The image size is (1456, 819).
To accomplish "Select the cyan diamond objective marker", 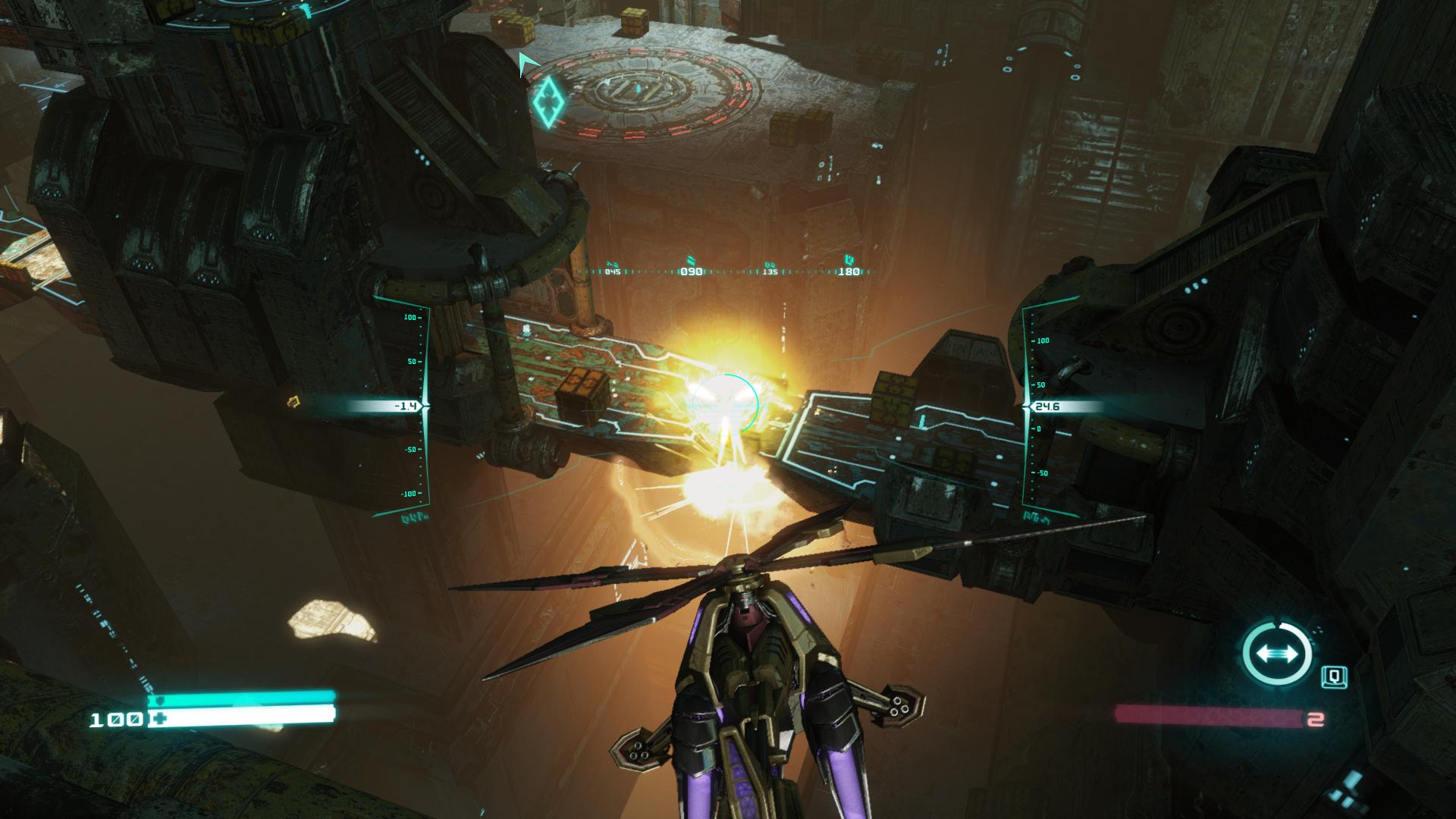I will coord(547,101).
